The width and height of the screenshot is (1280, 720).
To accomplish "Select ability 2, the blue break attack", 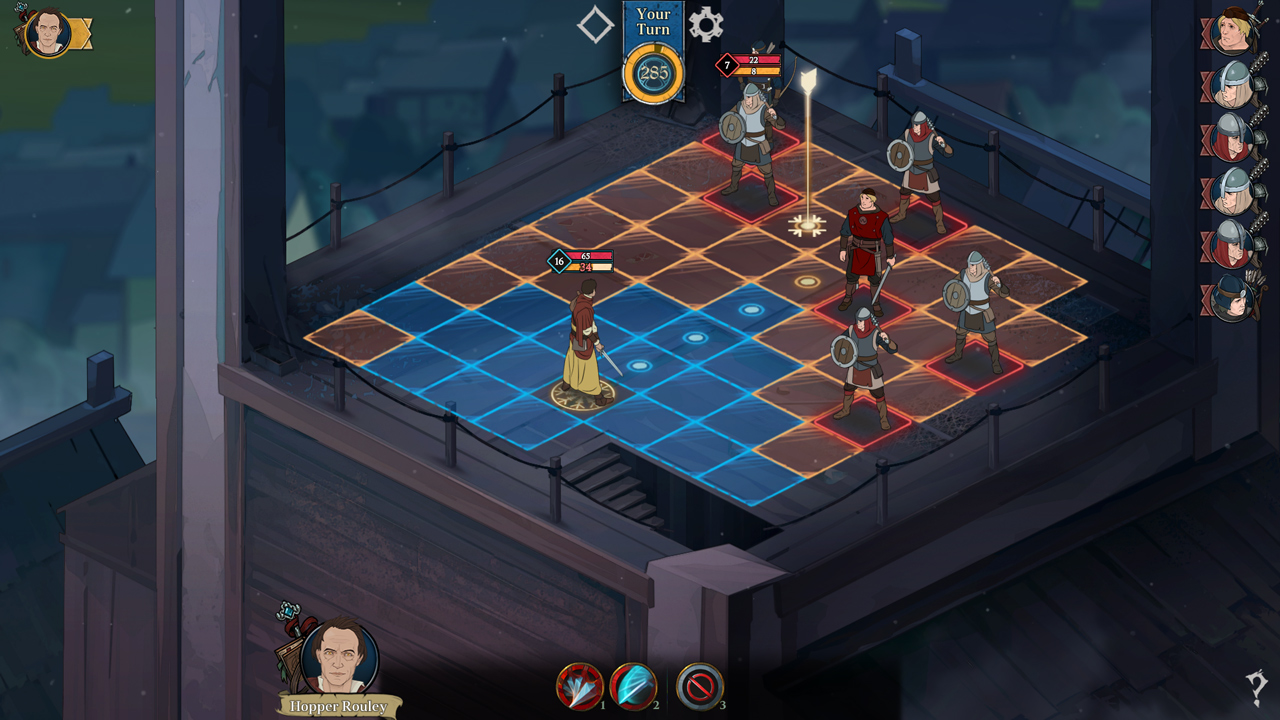I will tap(631, 688).
